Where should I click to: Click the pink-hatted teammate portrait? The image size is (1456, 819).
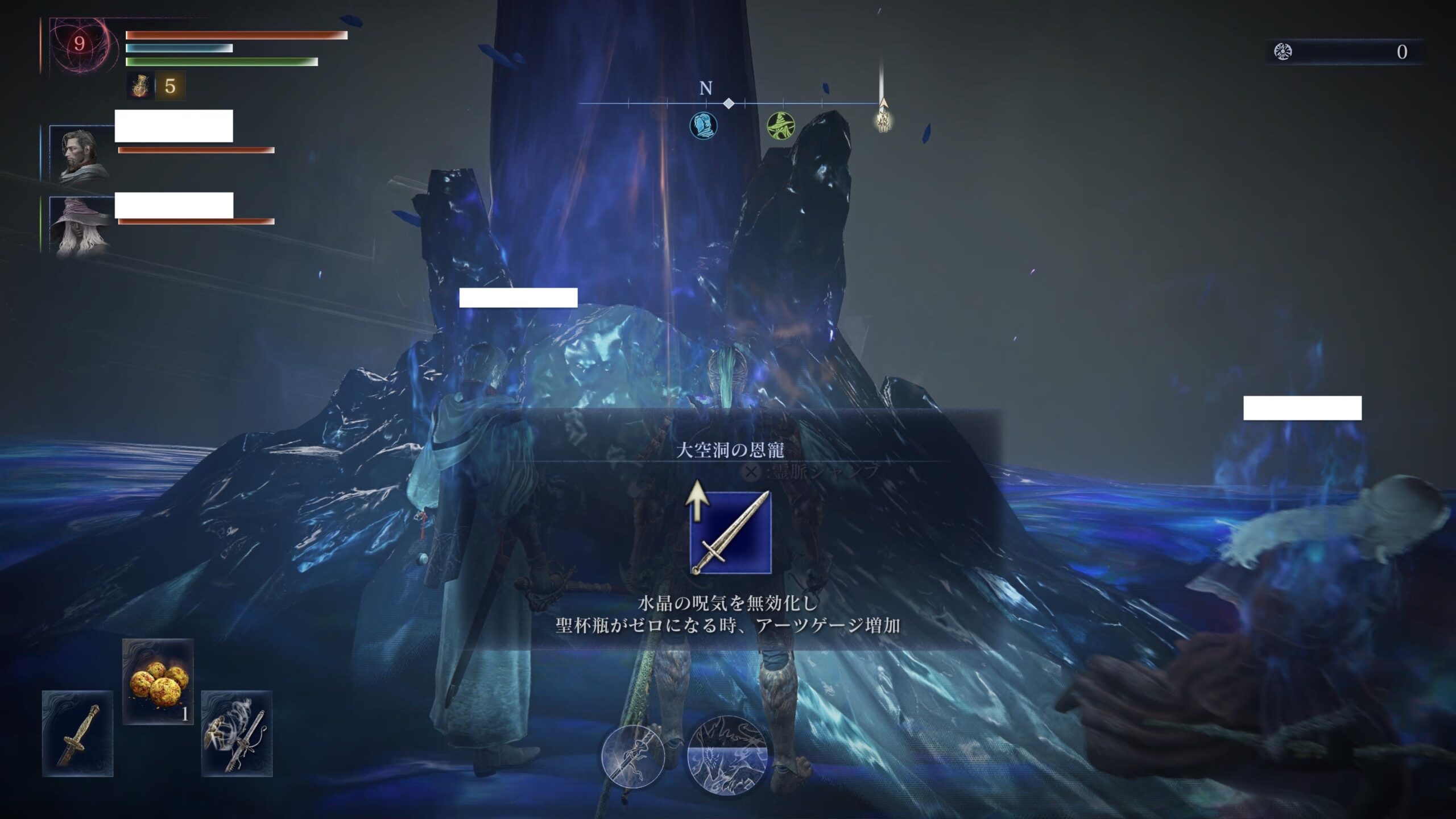coord(81,226)
